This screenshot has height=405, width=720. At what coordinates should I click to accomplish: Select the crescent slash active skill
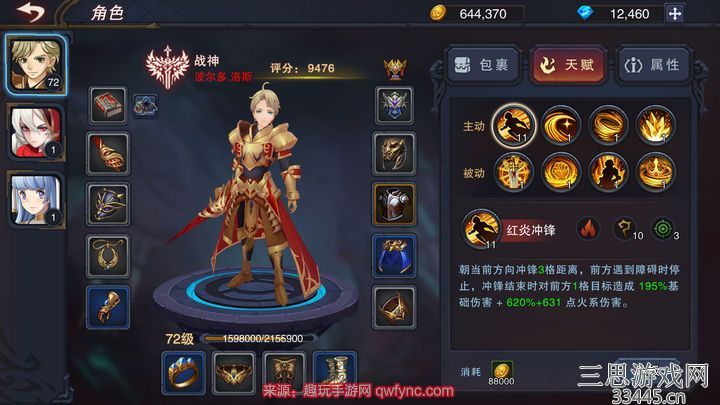[563, 124]
